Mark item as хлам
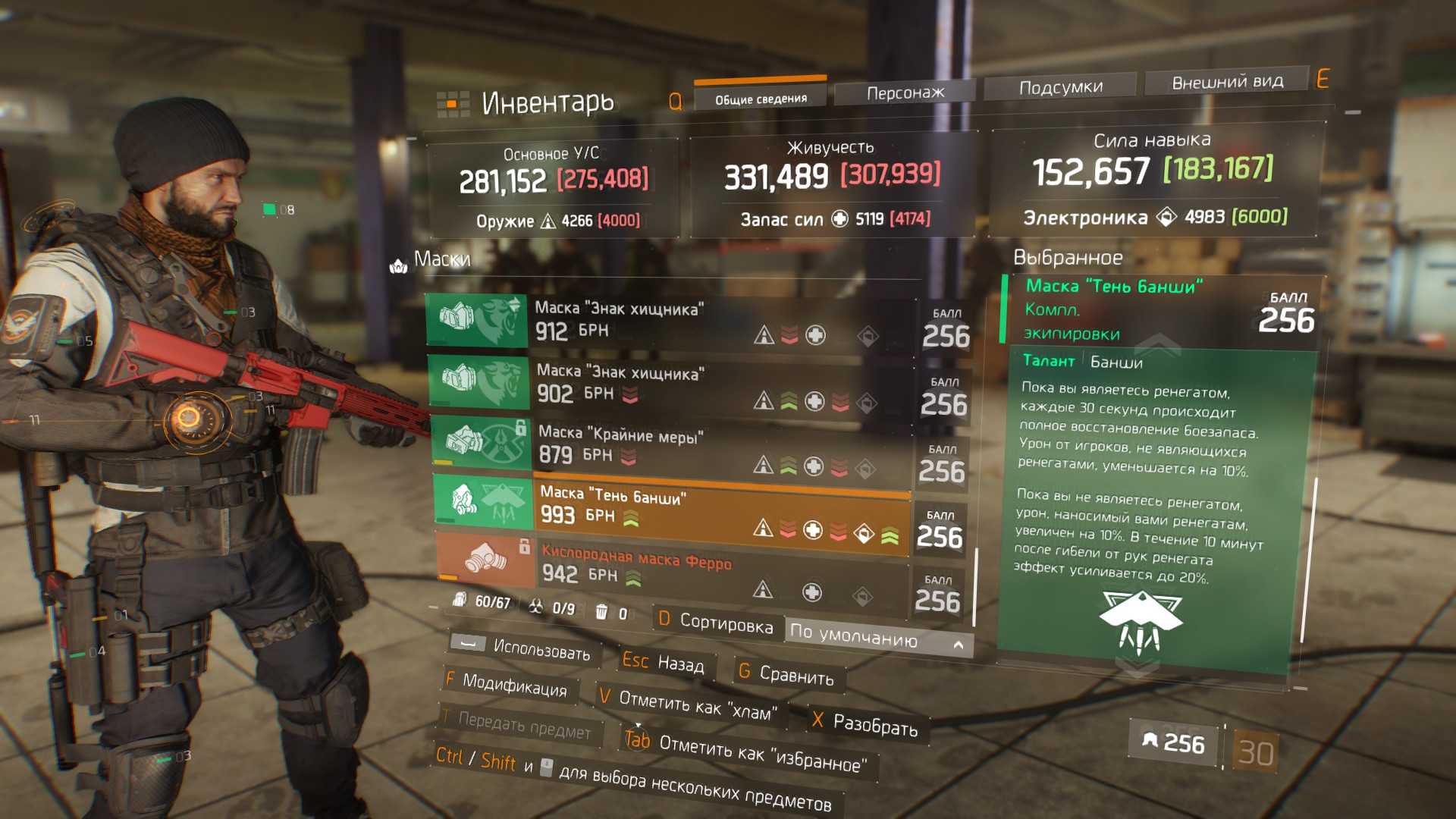 (689, 704)
